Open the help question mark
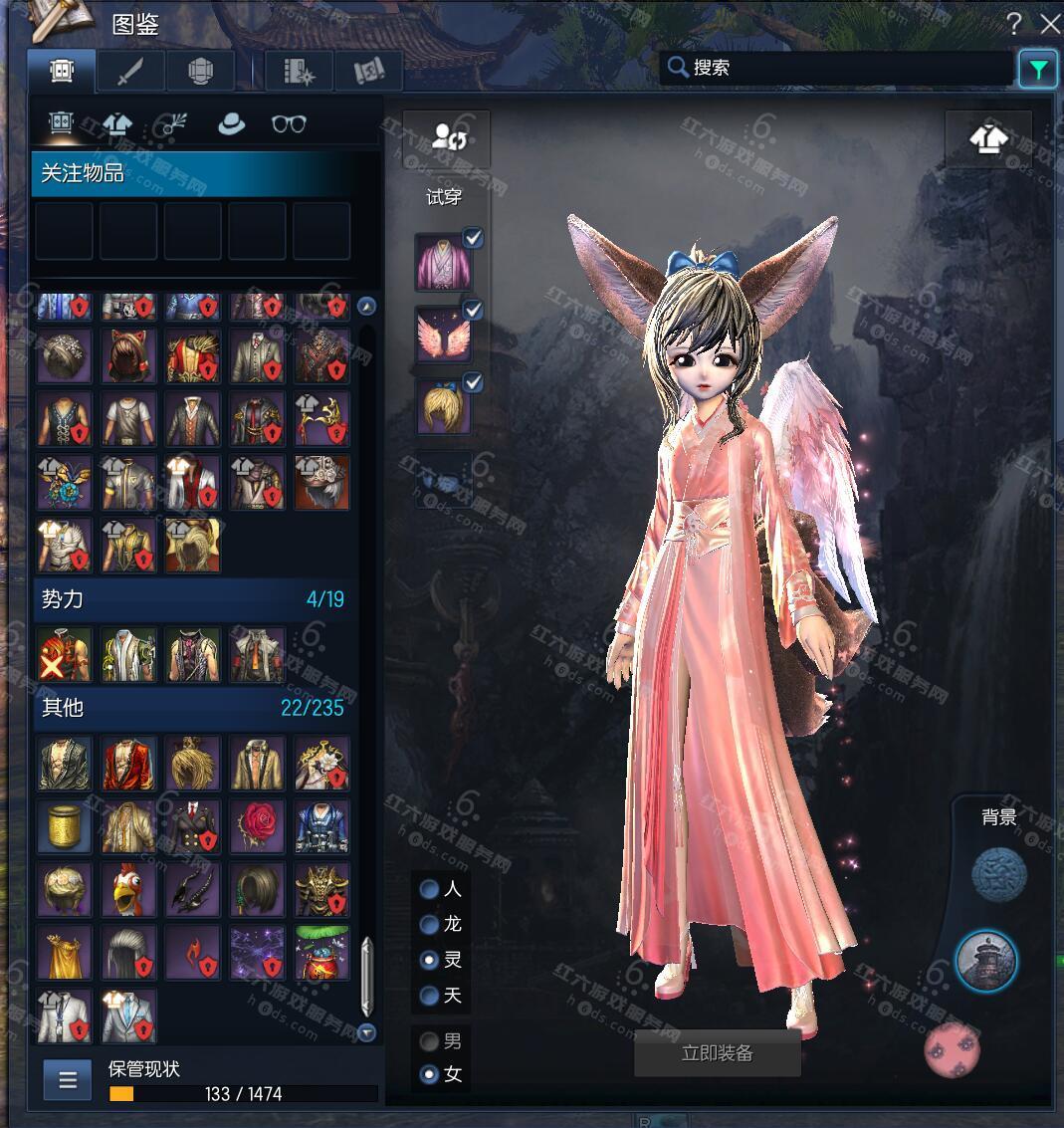 coord(1014,24)
